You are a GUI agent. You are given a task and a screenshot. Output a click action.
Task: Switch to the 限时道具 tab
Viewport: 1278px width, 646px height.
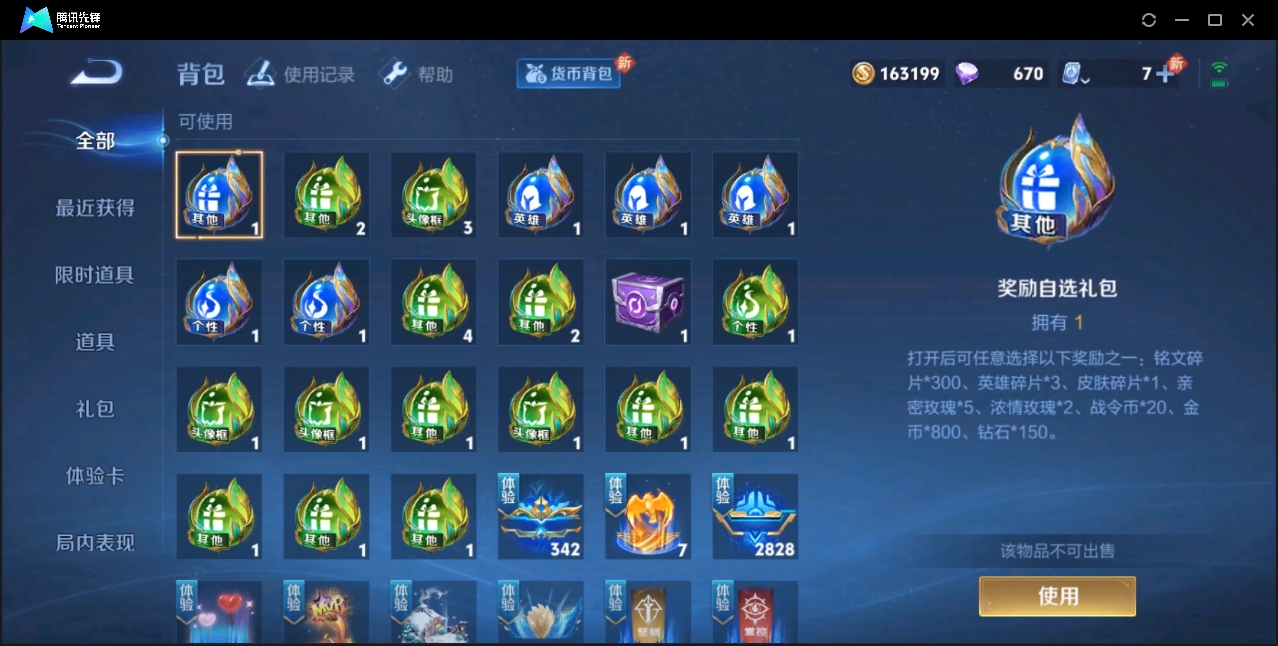[95, 275]
